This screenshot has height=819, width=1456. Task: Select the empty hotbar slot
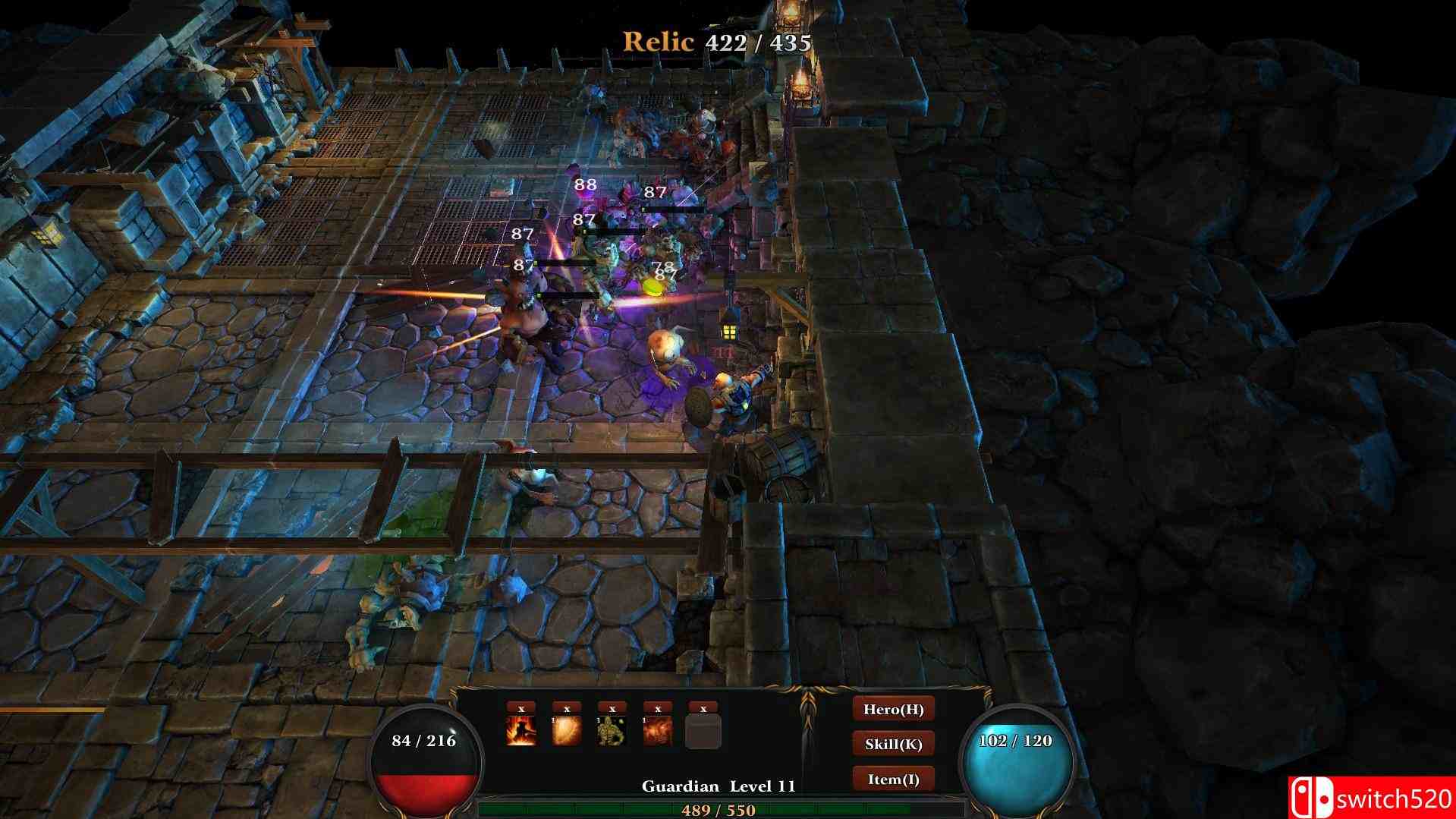pos(702,732)
